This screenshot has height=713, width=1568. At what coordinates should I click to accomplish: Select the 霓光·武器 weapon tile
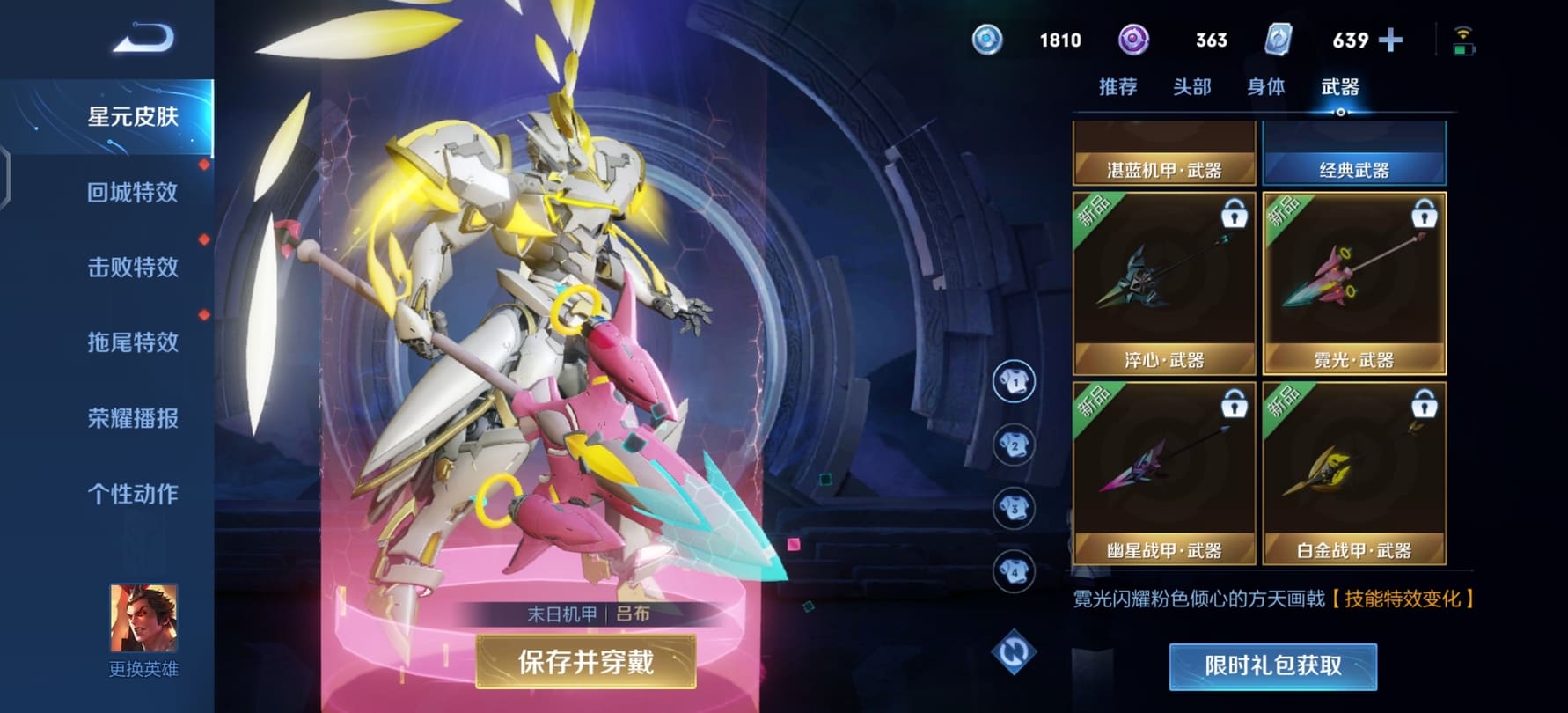pyautogui.click(x=1354, y=283)
